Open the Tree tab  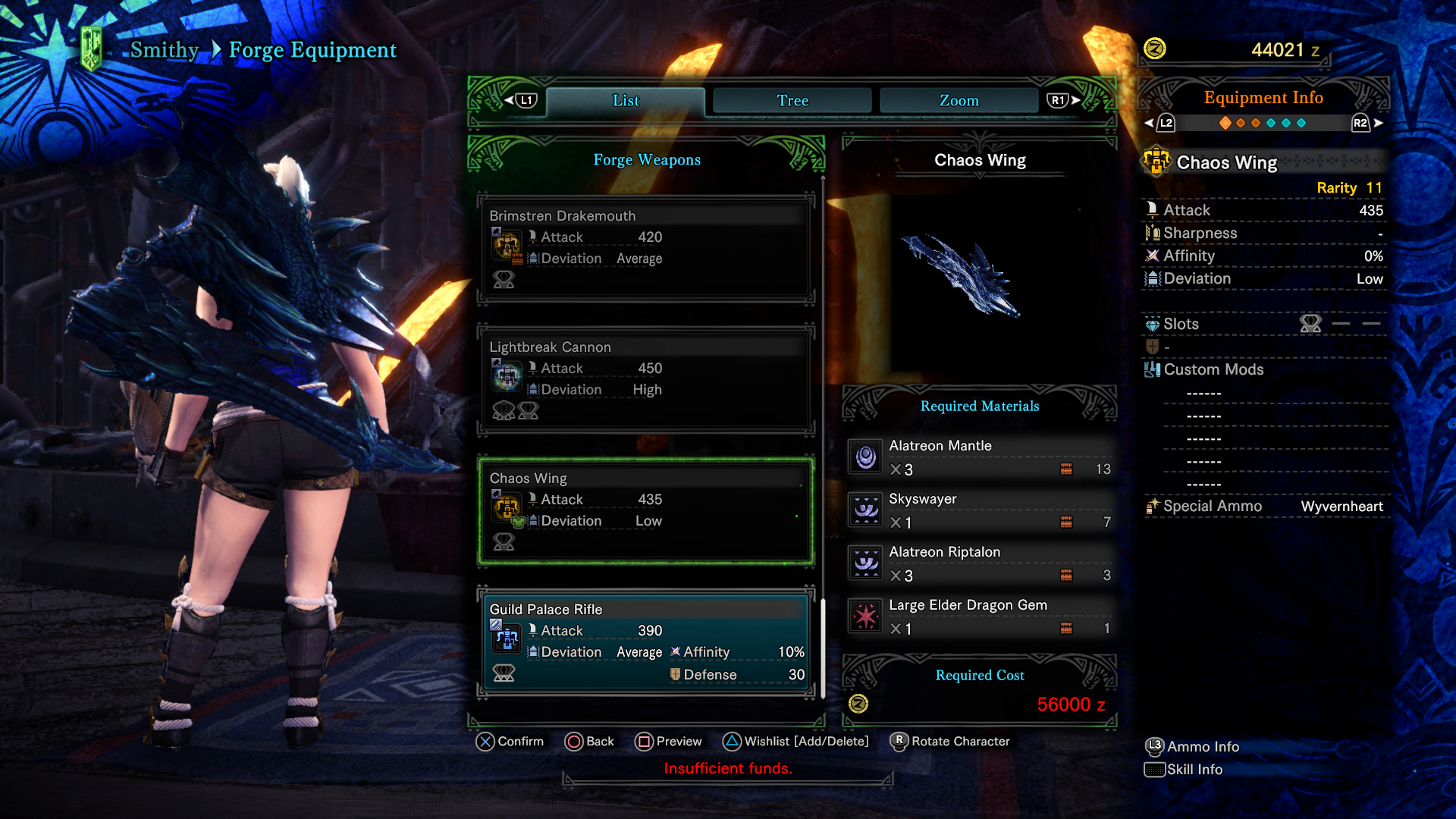792,101
